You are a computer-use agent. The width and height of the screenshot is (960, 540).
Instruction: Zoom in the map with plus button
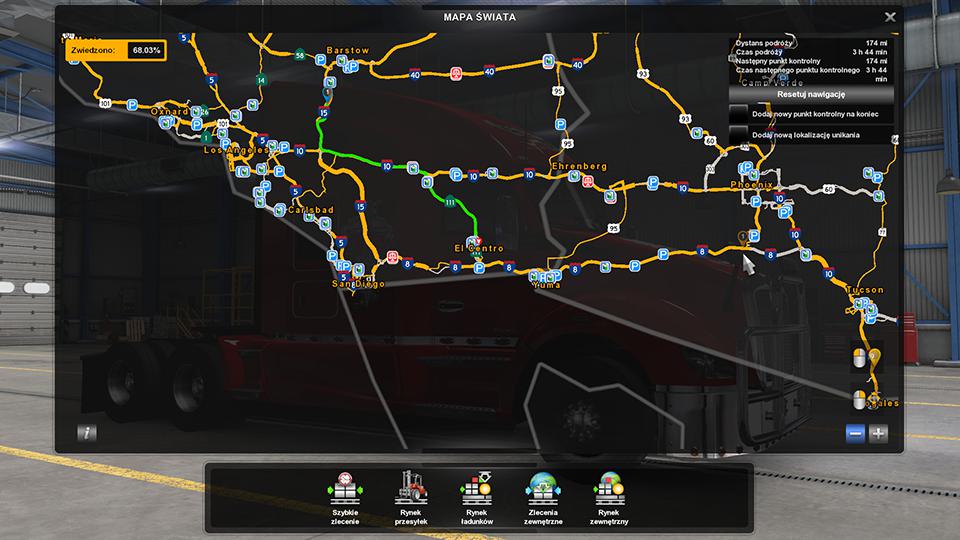[878, 433]
